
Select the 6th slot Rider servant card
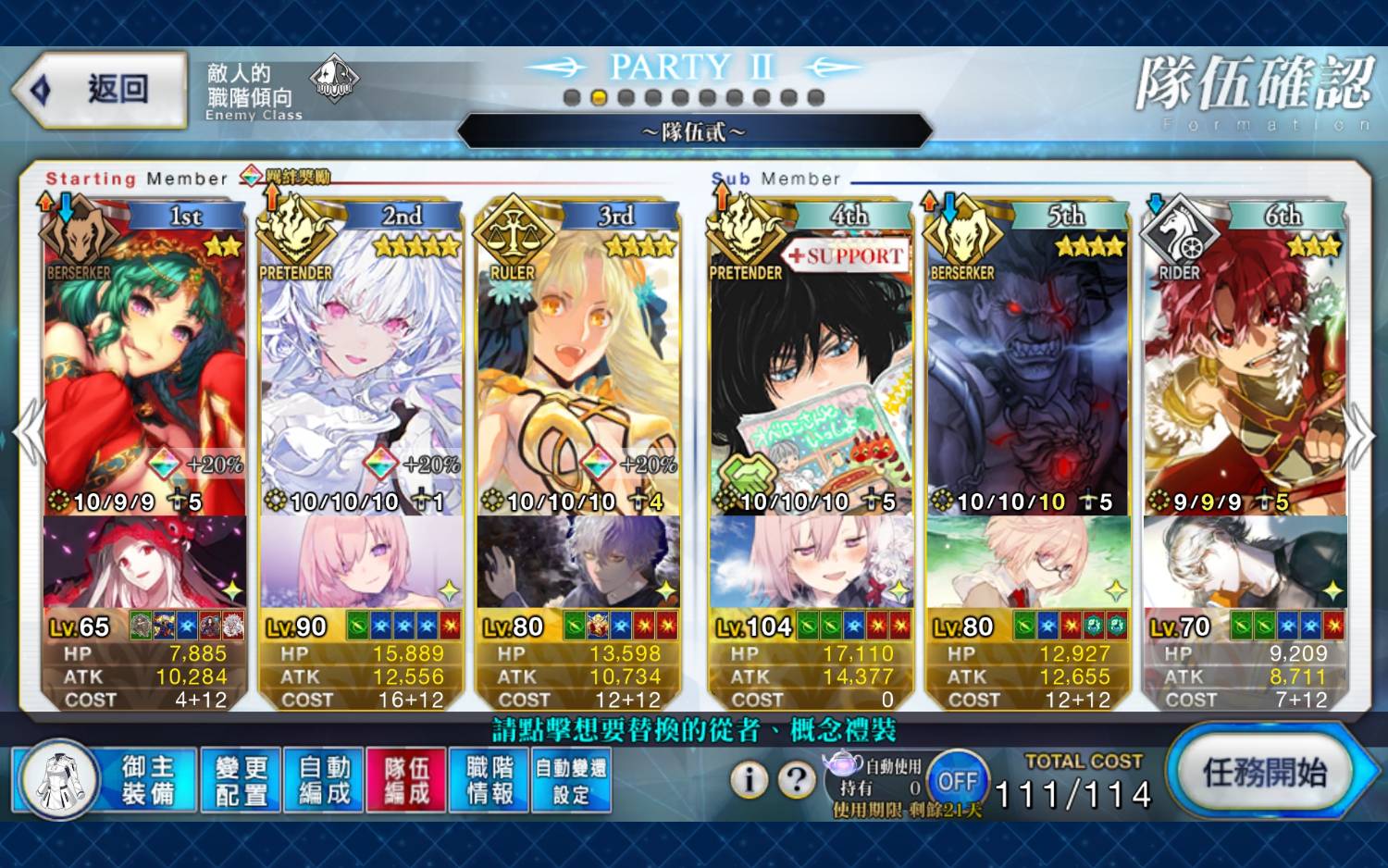click(x=1245, y=370)
